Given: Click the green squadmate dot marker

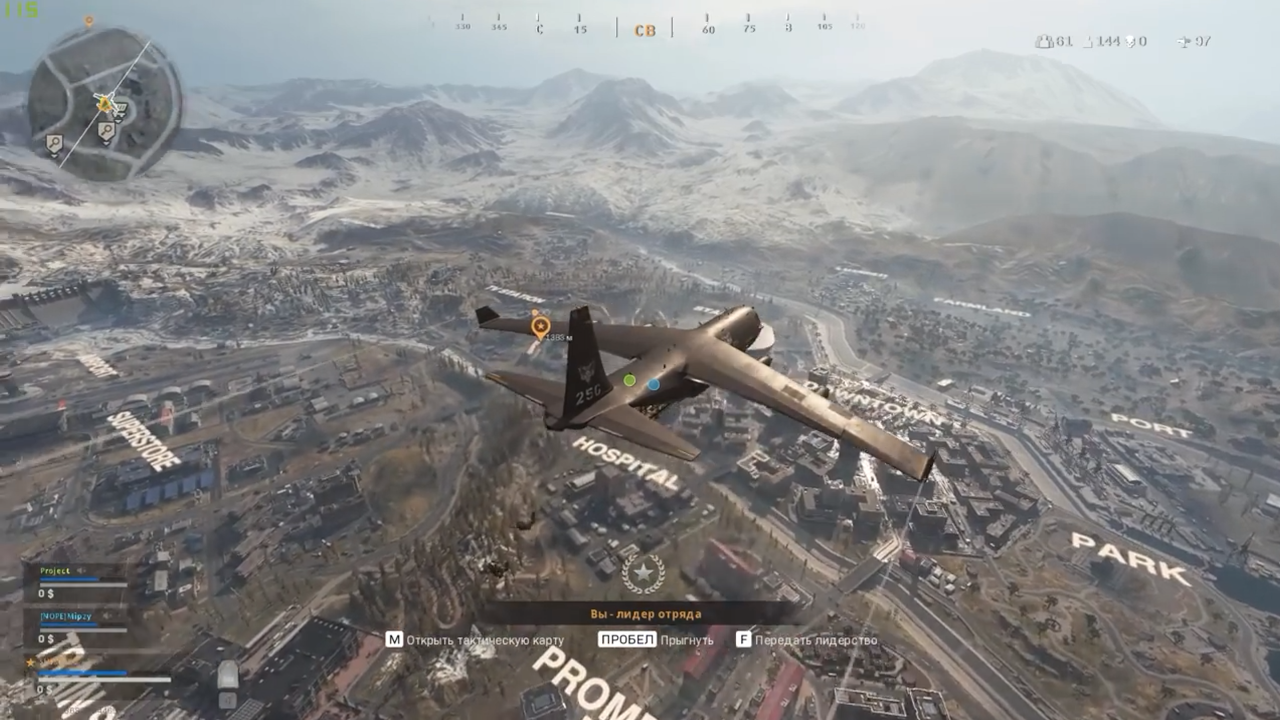Looking at the screenshot, I should [629, 380].
